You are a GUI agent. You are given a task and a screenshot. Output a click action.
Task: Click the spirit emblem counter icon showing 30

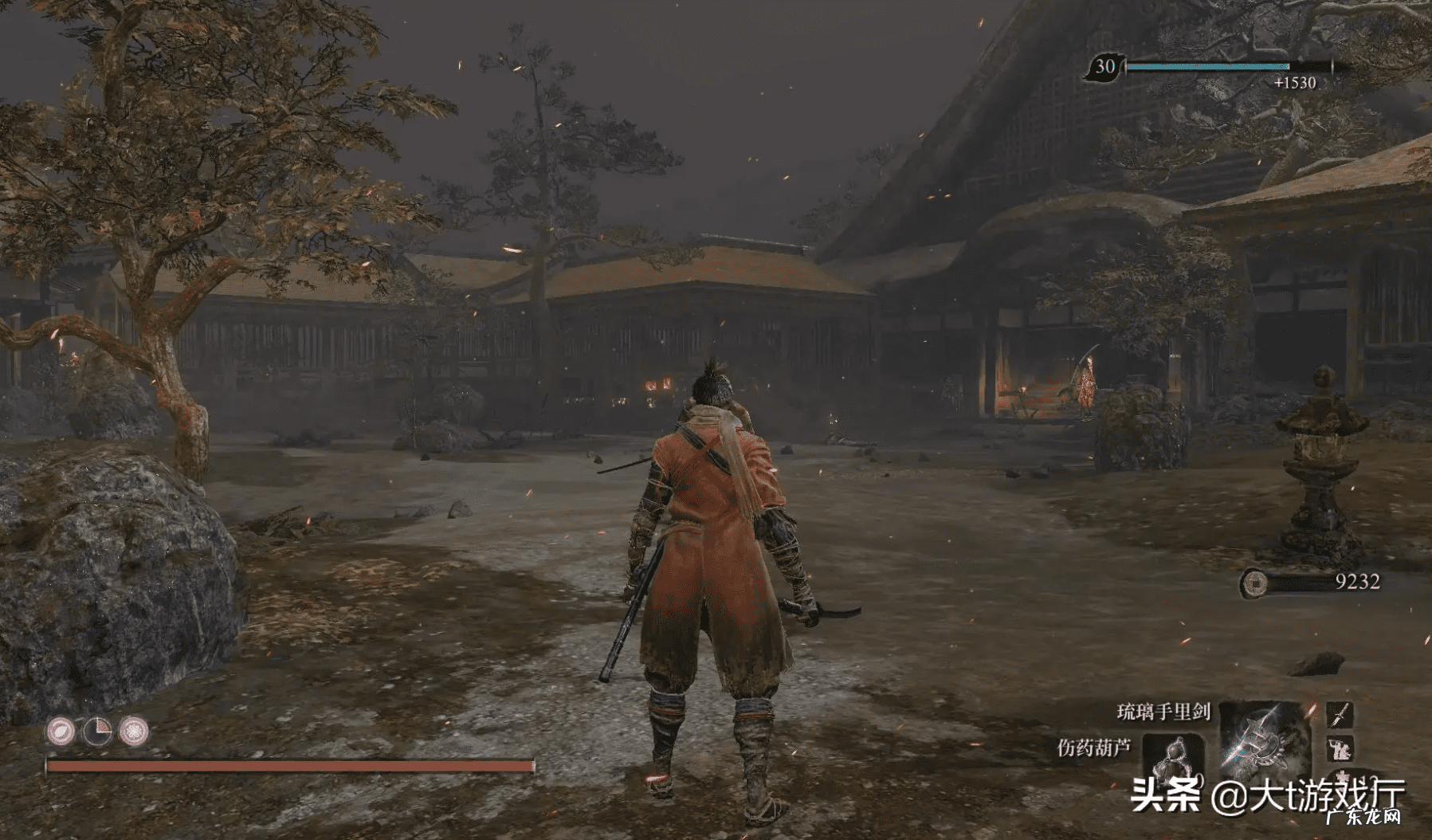[1104, 67]
